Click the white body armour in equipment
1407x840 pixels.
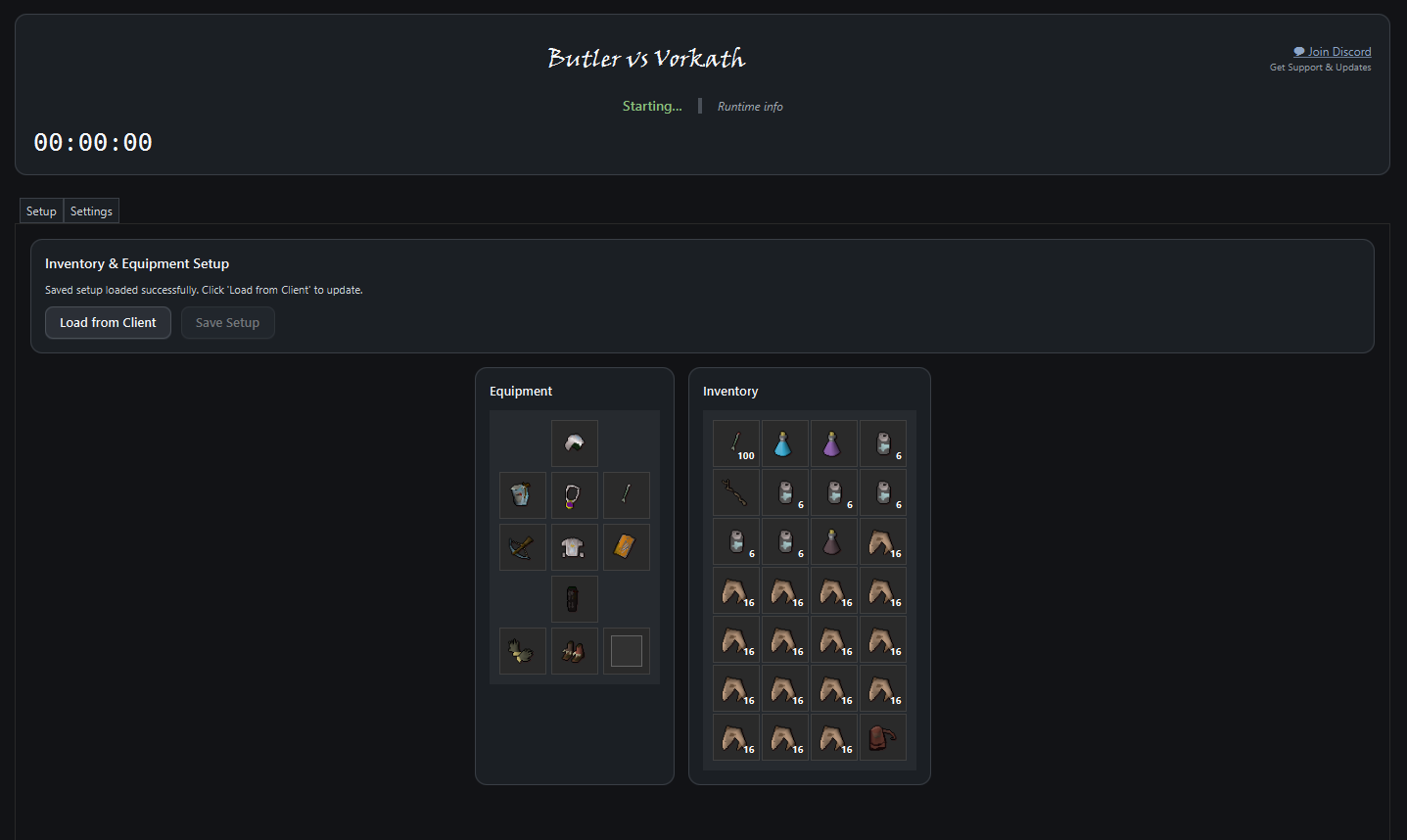pos(574,547)
